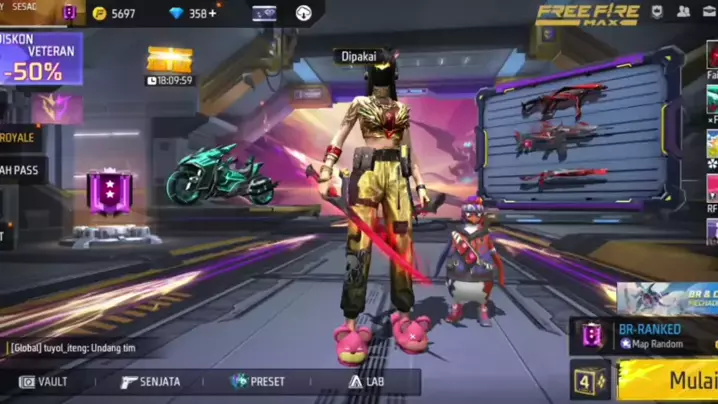Open the guild shield icon
The width and height of the screenshot is (718, 404).
click(x=657, y=12)
